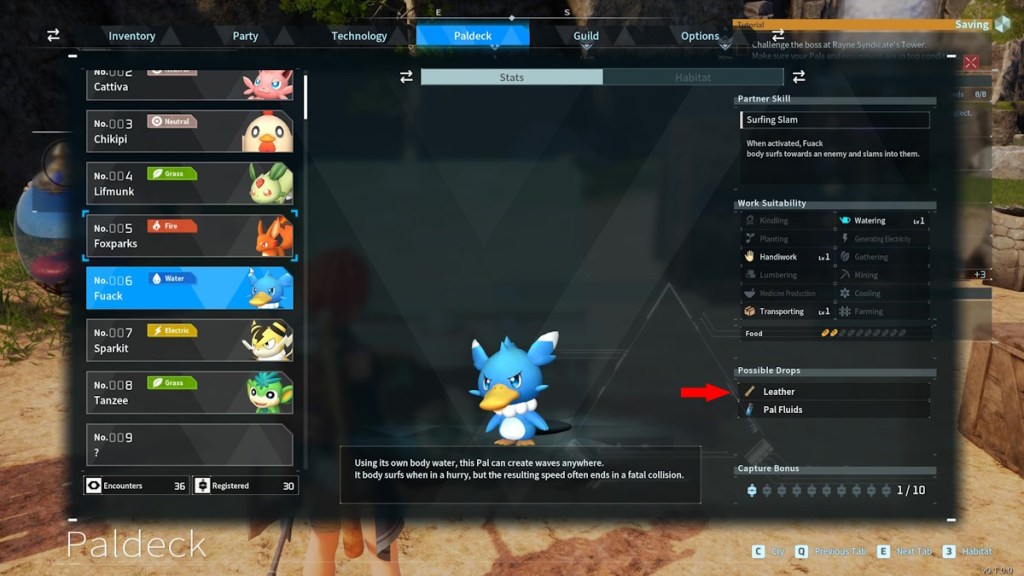Show the Stats sub-tab
This screenshot has height=576, width=1024.
[511, 77]
